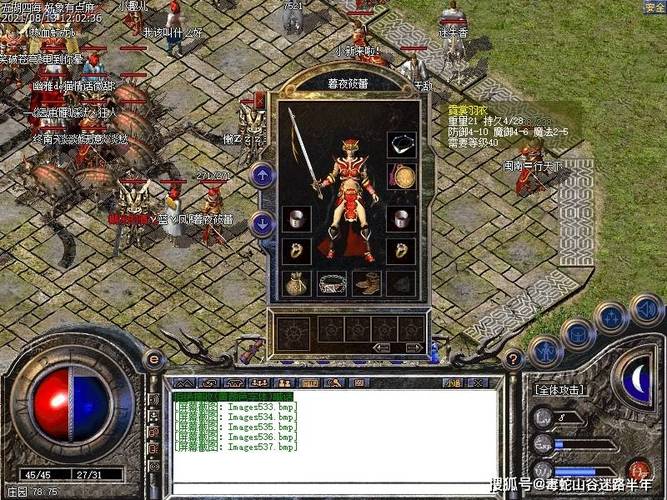Image resolution: width=667 pixels, height=500 pixels.
Task: Click the equipped sword on the character
Action: (303, 150)
